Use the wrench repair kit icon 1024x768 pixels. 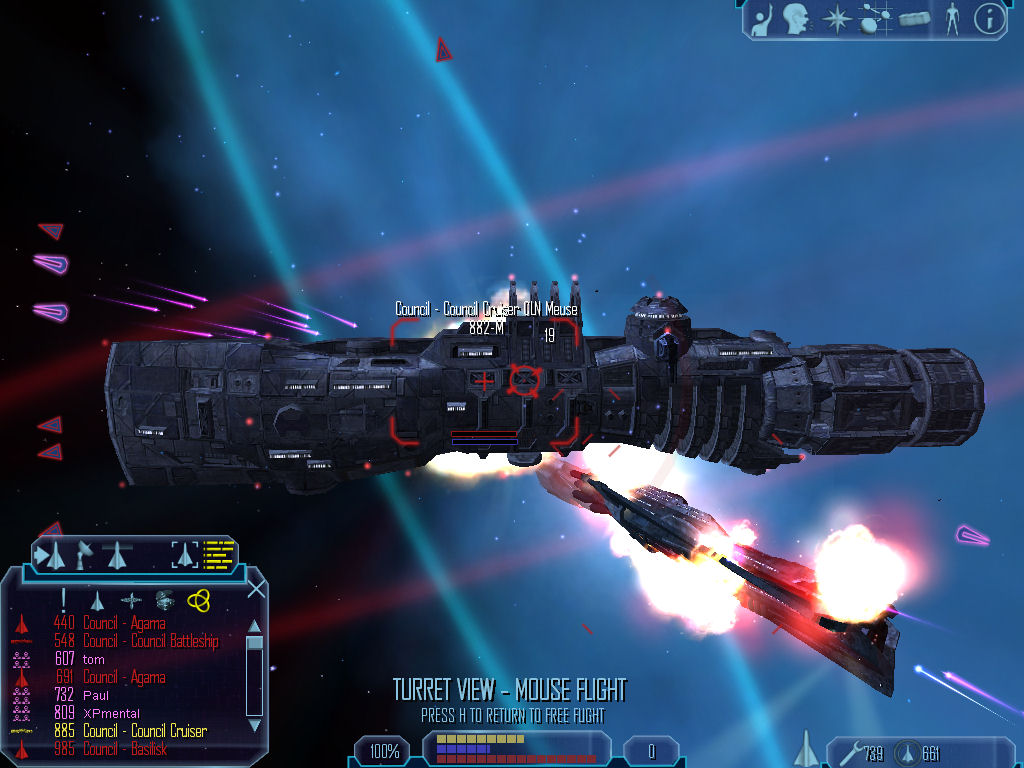coord(844,753)
